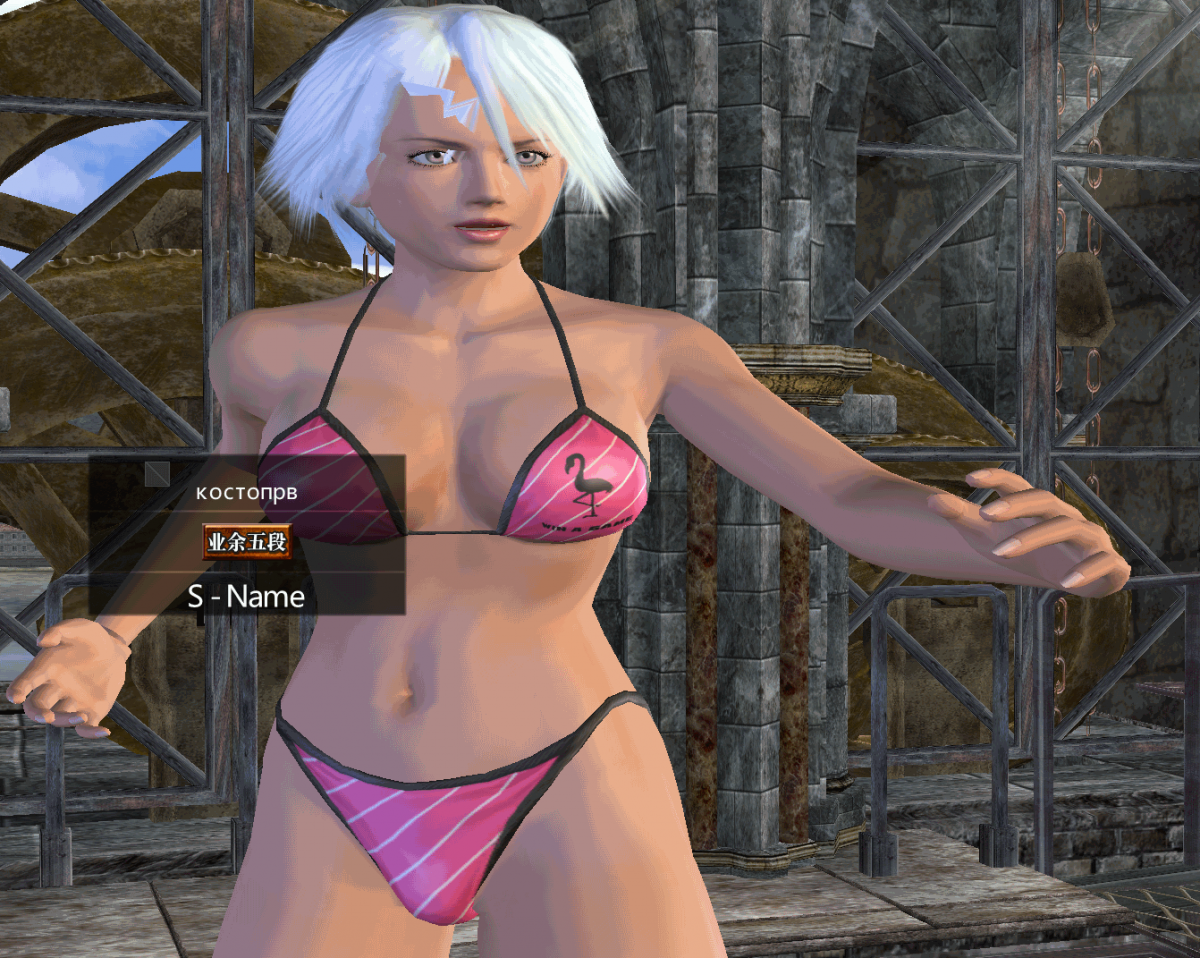
Task: Click the small grey square emblem icon
Action: 156,473
